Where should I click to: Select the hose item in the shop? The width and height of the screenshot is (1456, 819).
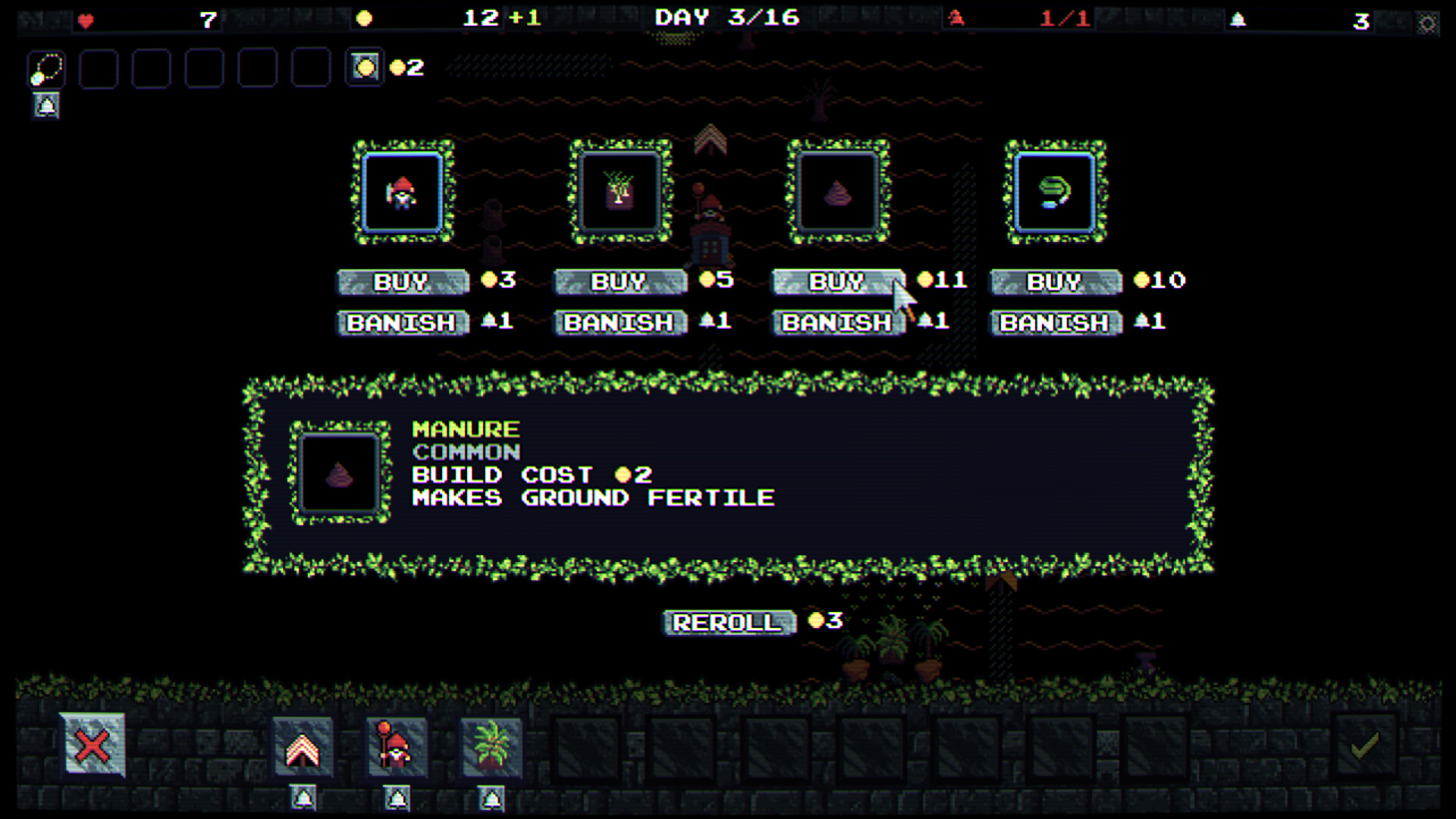coord(1054,193)
